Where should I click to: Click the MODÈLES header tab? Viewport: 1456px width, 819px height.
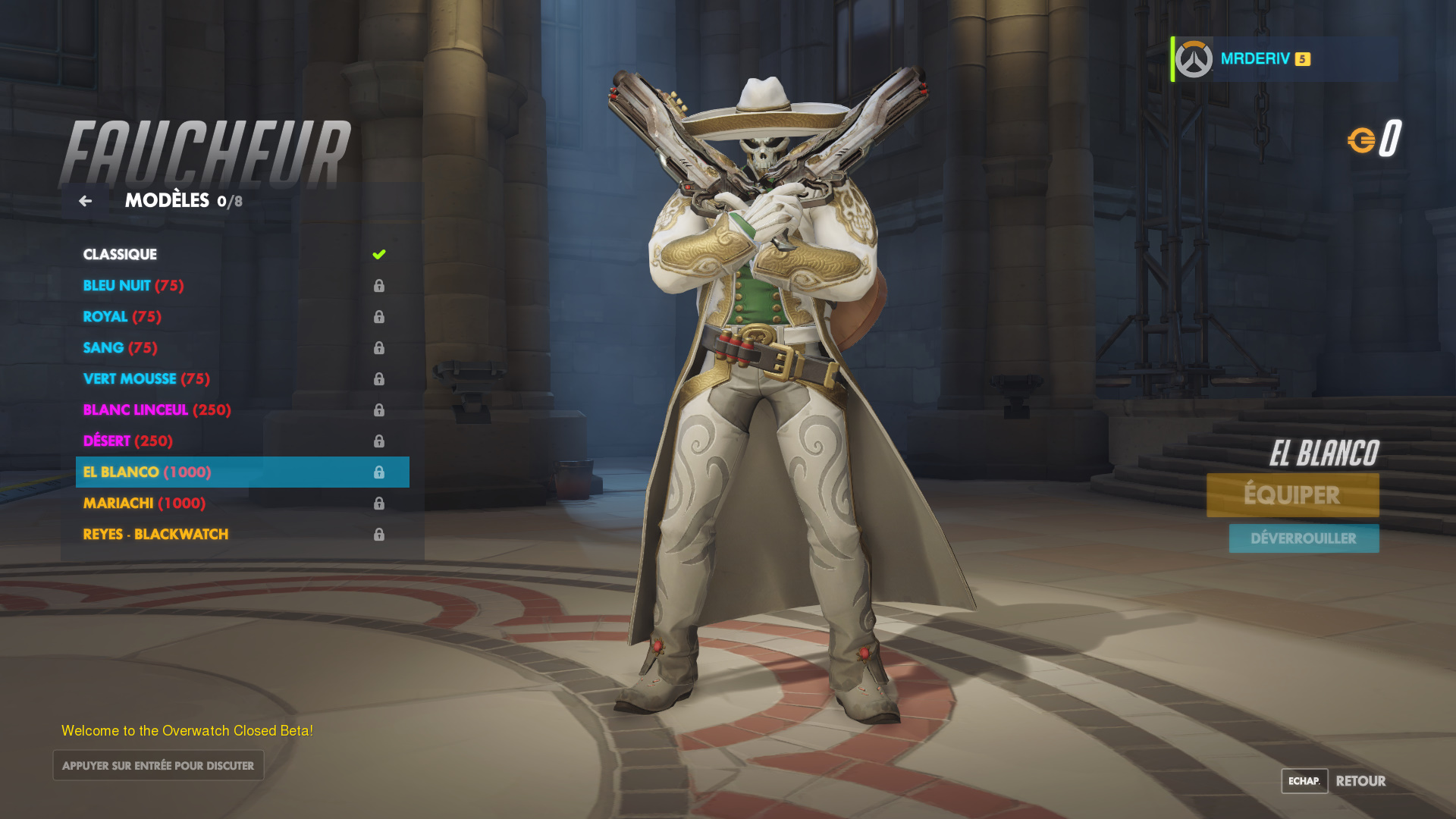coord(166,201)
